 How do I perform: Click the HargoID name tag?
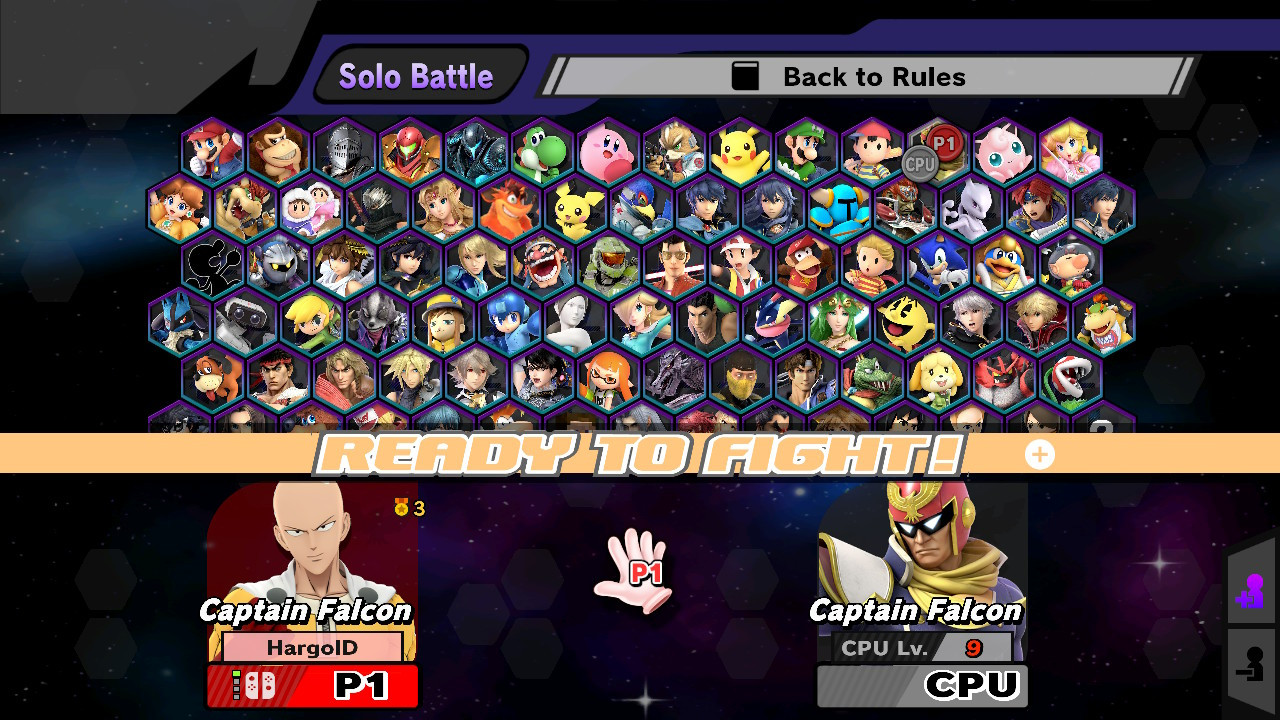click(311, 647)
